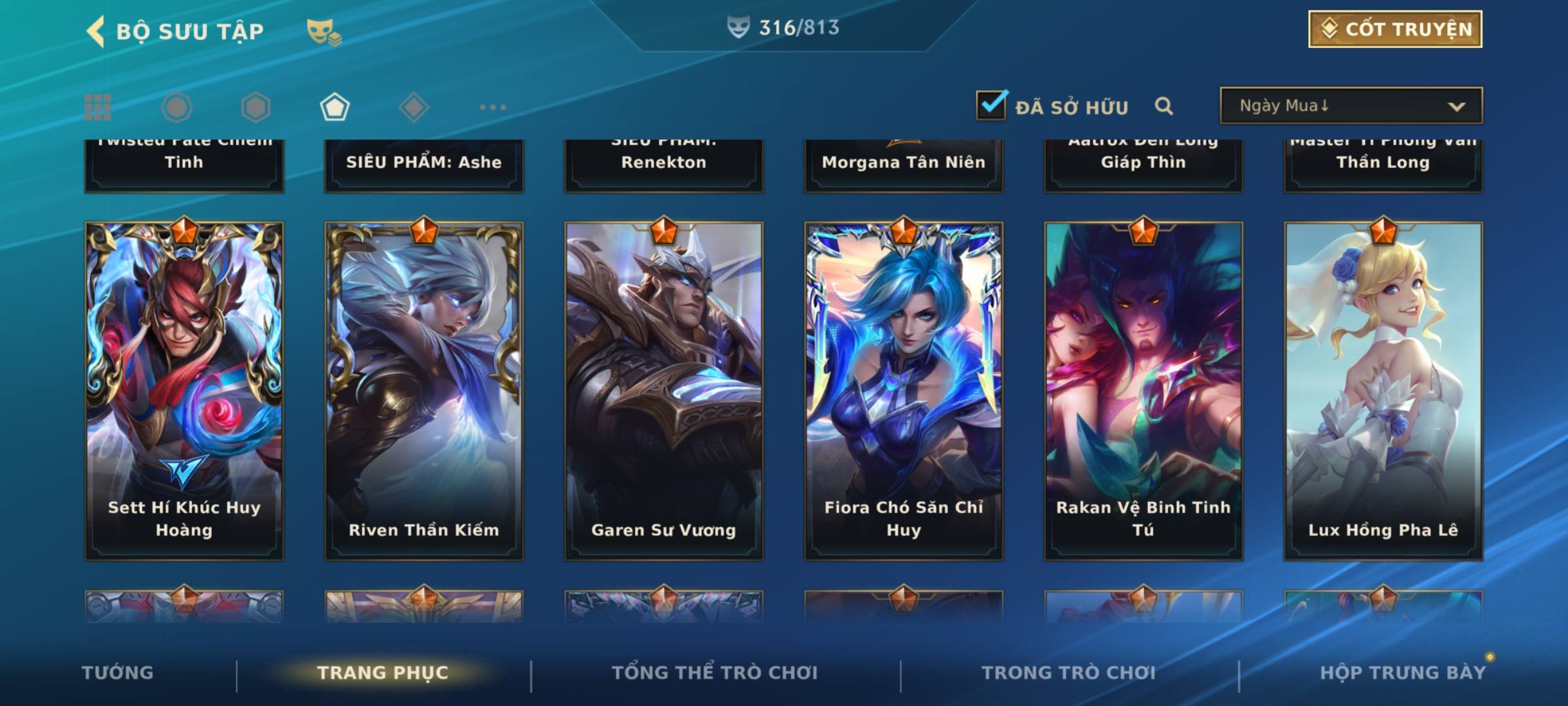Open Fiora Chó Săn Chỉ Huy skin
The height and width of the screenshot is (706, 1568).
click(904, 391)
